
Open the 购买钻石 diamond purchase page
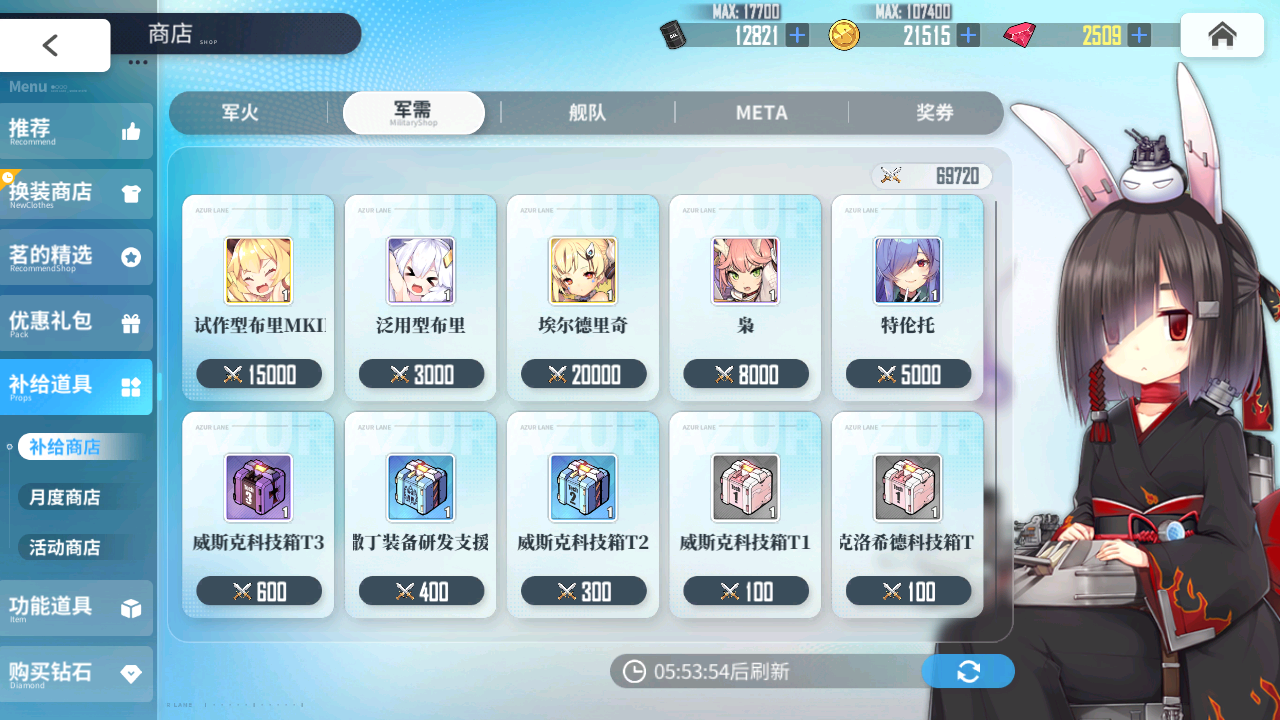pyautogui.click(x=76, y=673)
